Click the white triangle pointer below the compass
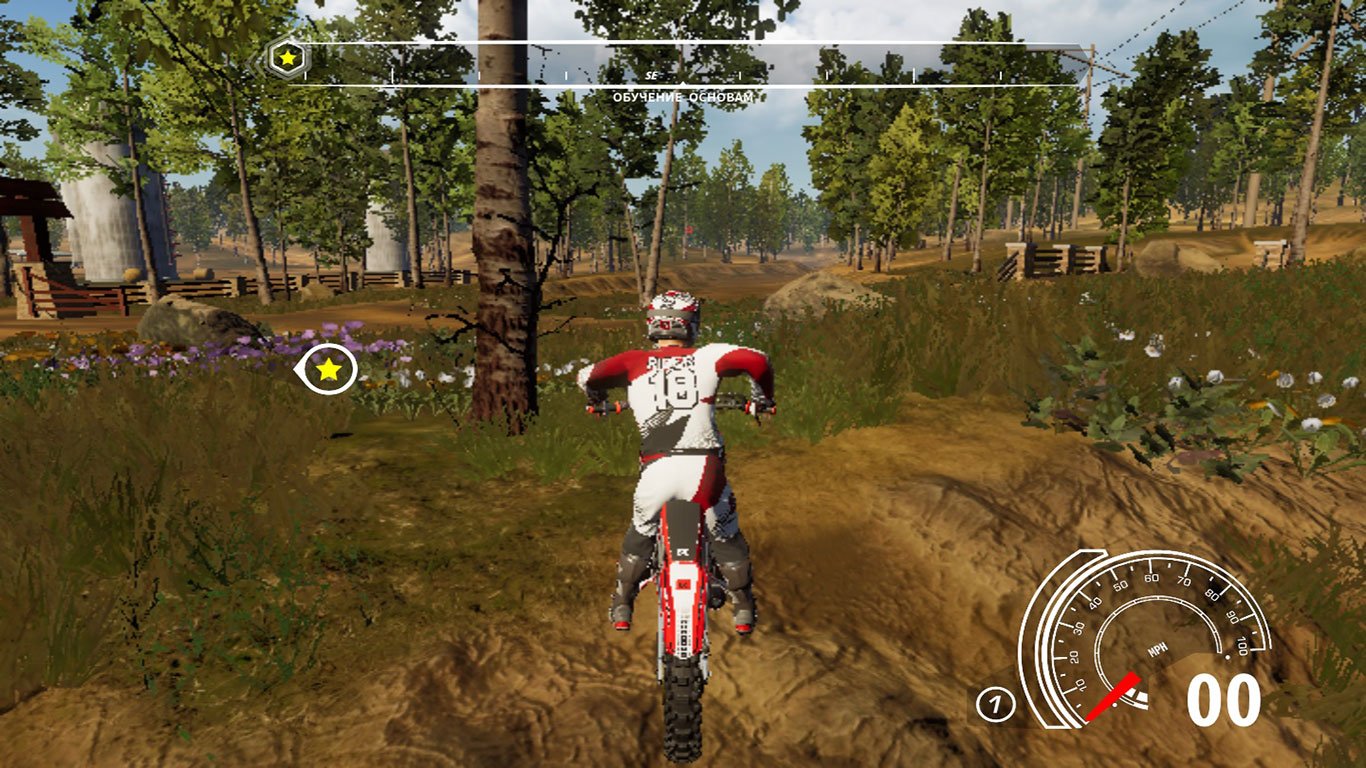Screen dimensions: 1366x768 tap(683, 81)
